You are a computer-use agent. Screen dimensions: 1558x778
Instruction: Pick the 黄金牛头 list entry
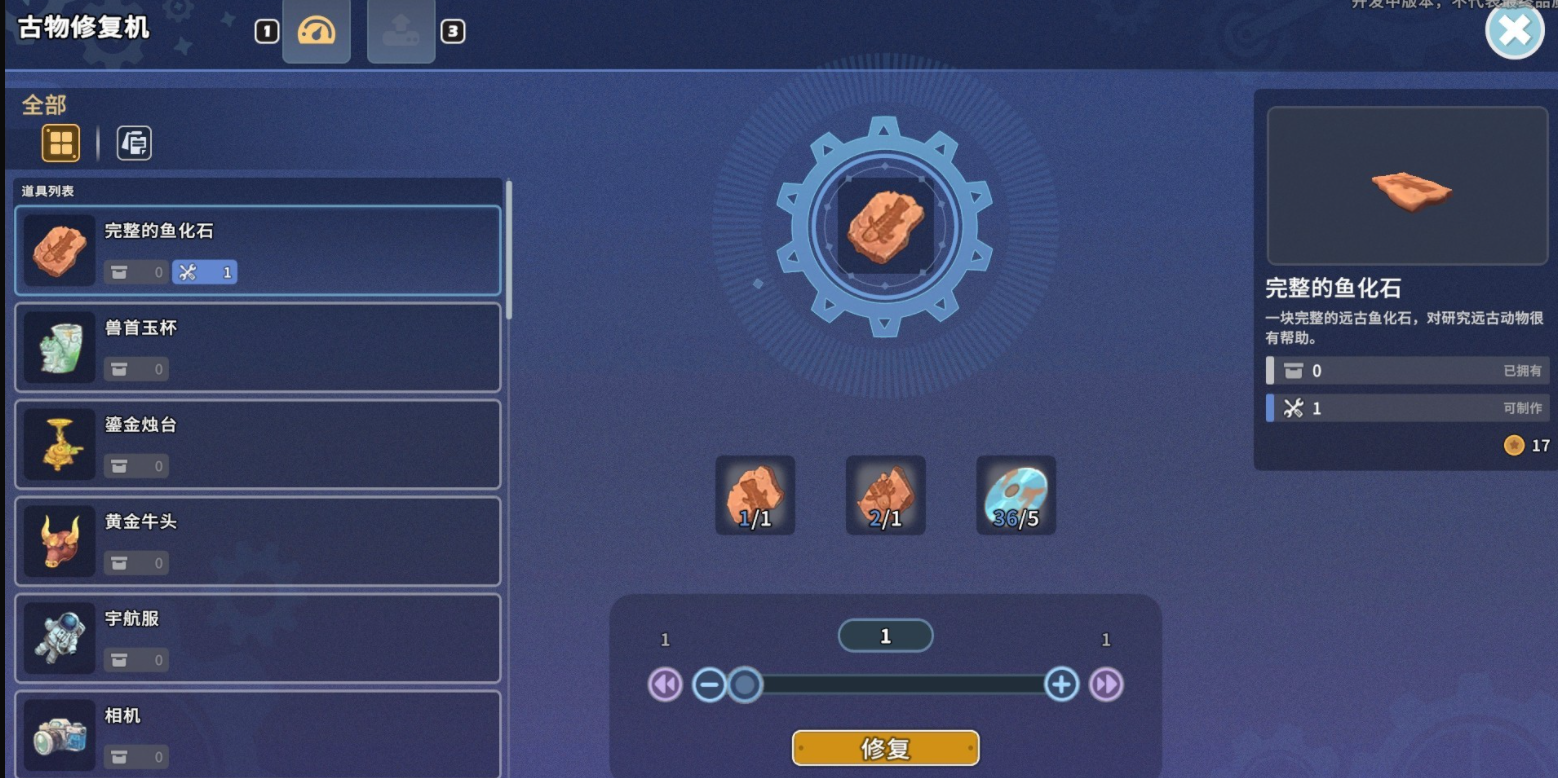pos(258,541)
